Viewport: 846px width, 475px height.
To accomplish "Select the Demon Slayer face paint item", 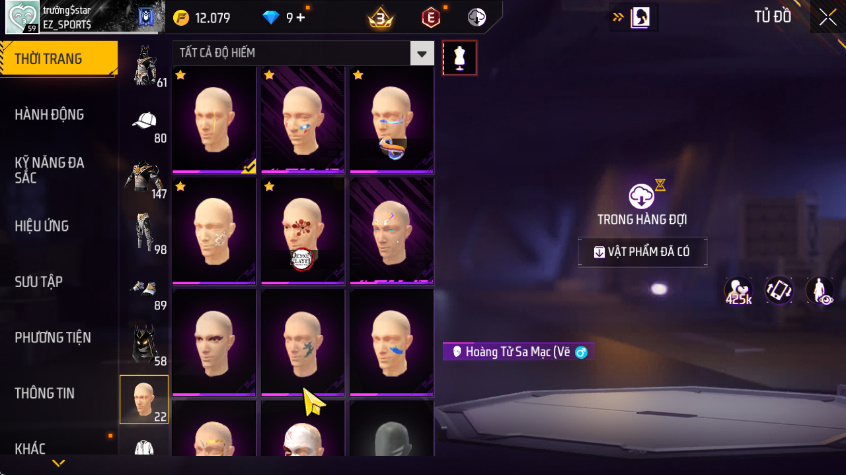I will click(x=303, y=231).
